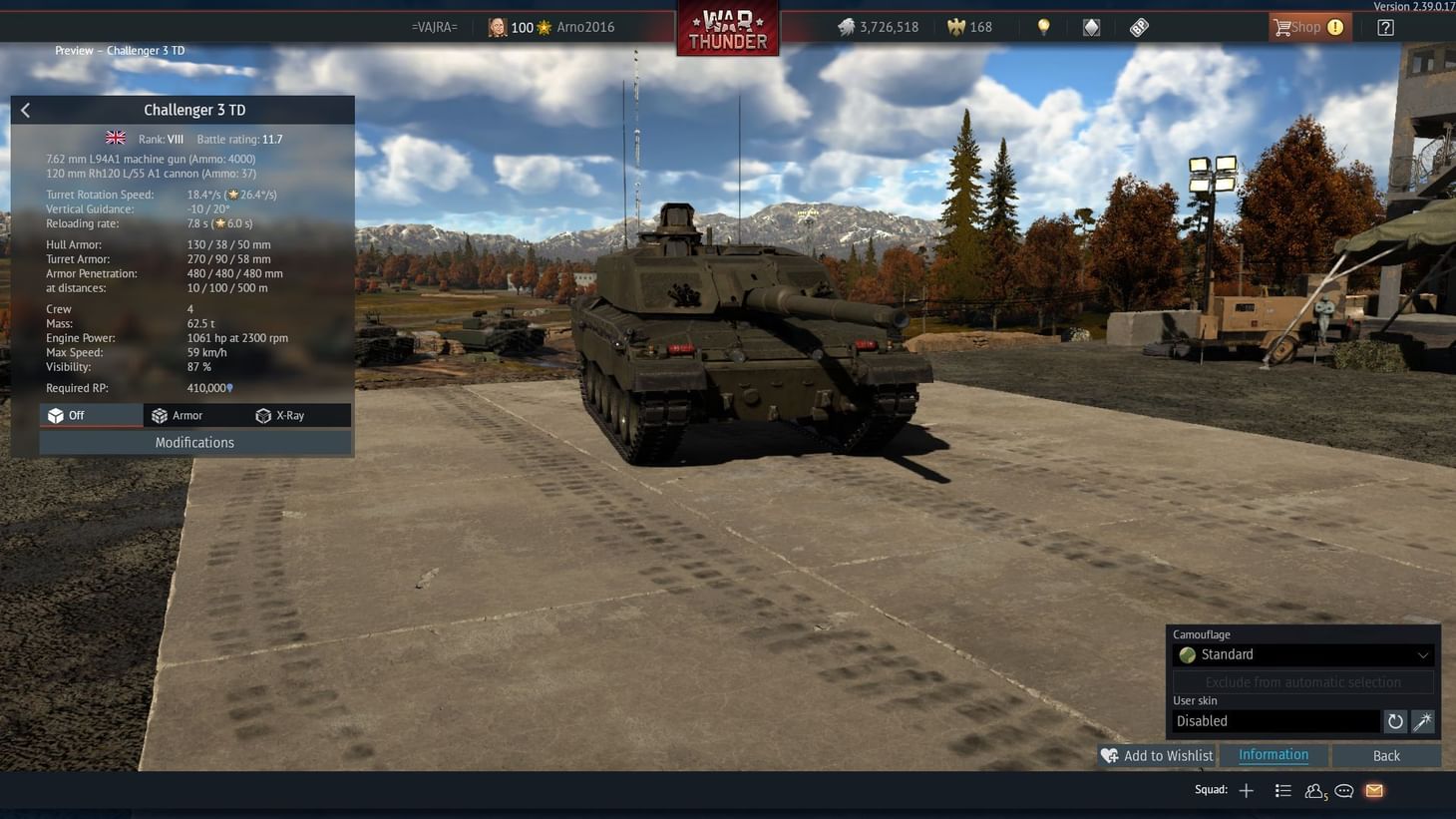Toggle the Armor view mode

point(185,415)
